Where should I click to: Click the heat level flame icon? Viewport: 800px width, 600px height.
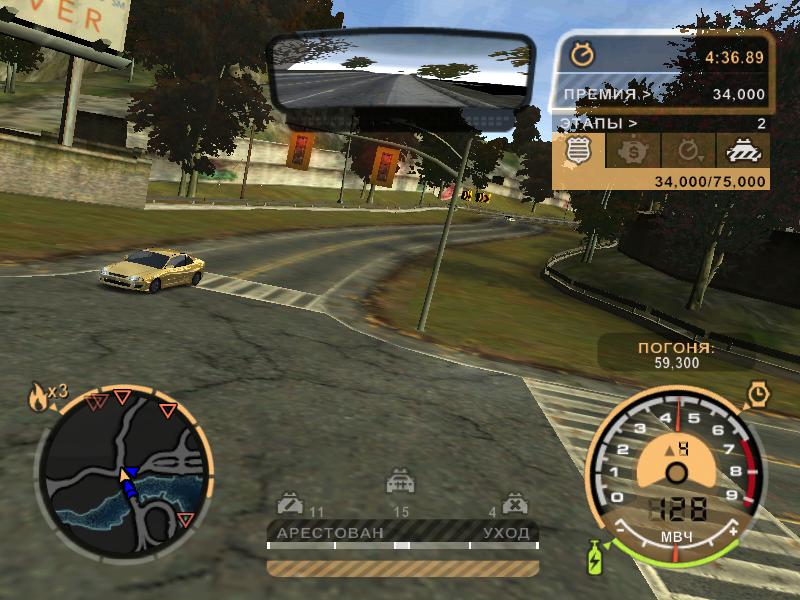[x=40, y=398]
